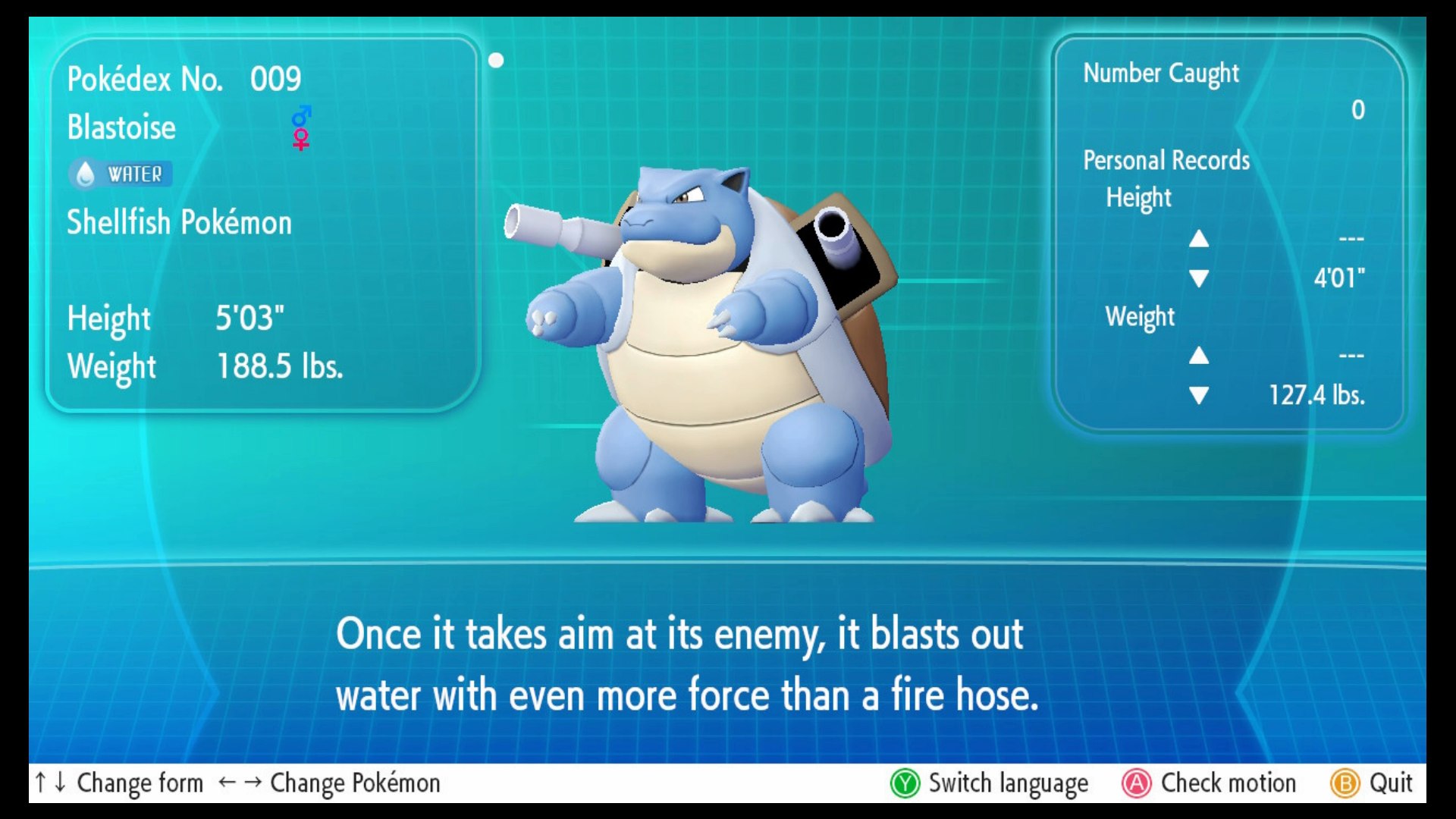Screen dimensions: 1456x819
Task: Click the down arrow for Change form
Action: [x=59, y=783]
